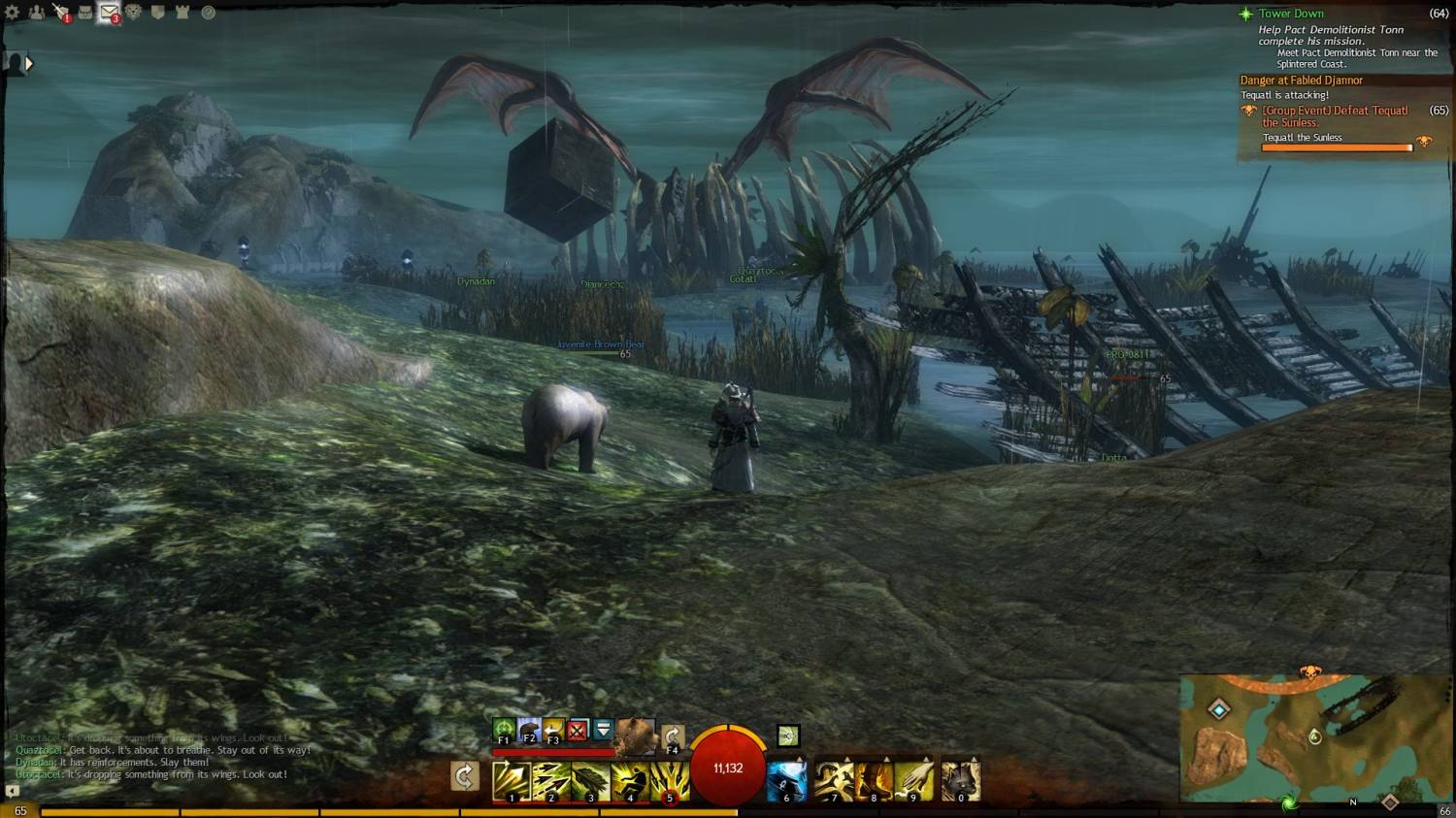
Task: Select the Tower Down quest tracker
Action: tap(1290, 14)
